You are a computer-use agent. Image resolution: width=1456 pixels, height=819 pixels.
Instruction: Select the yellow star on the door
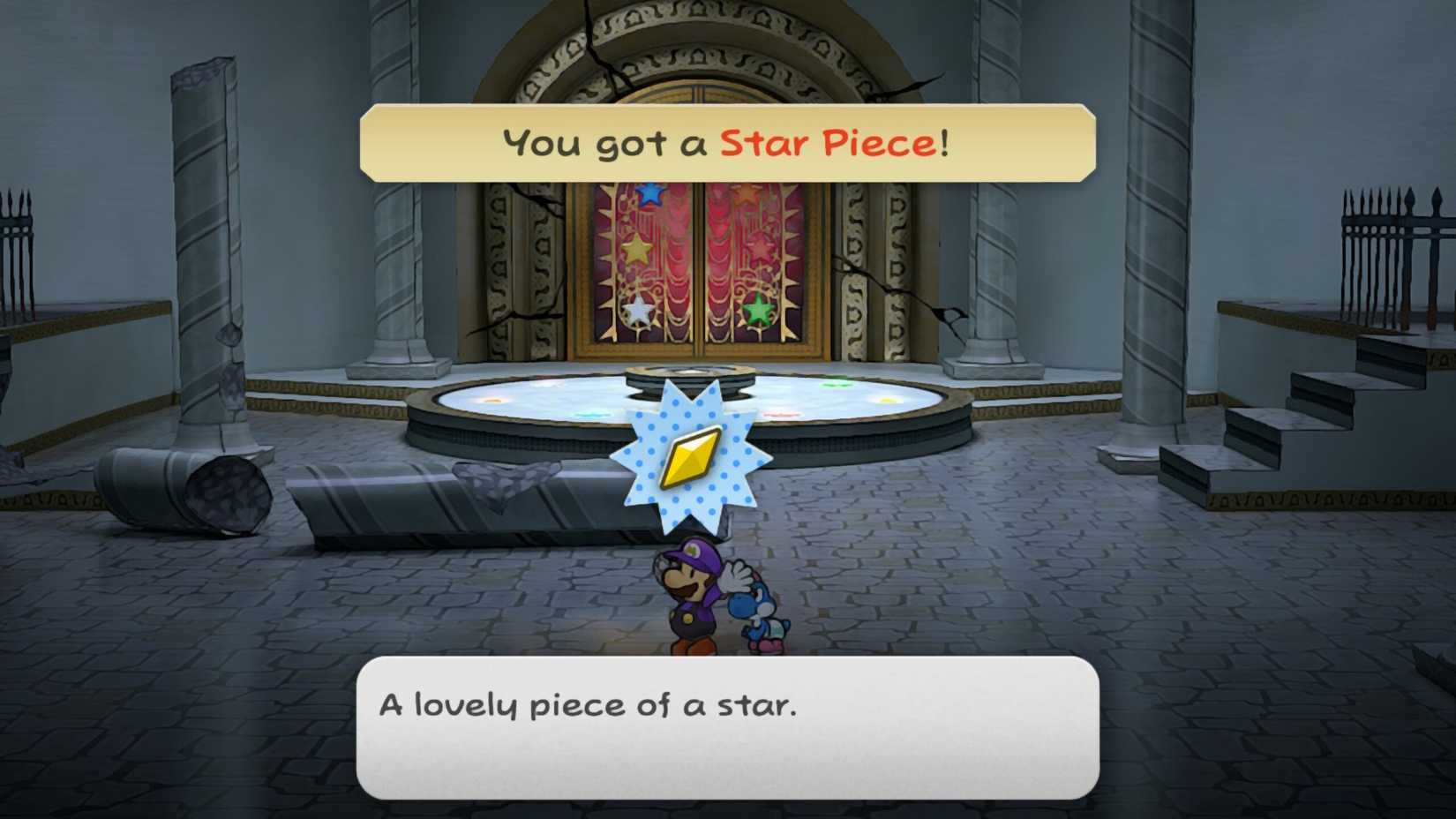click(x=636, y=252)
